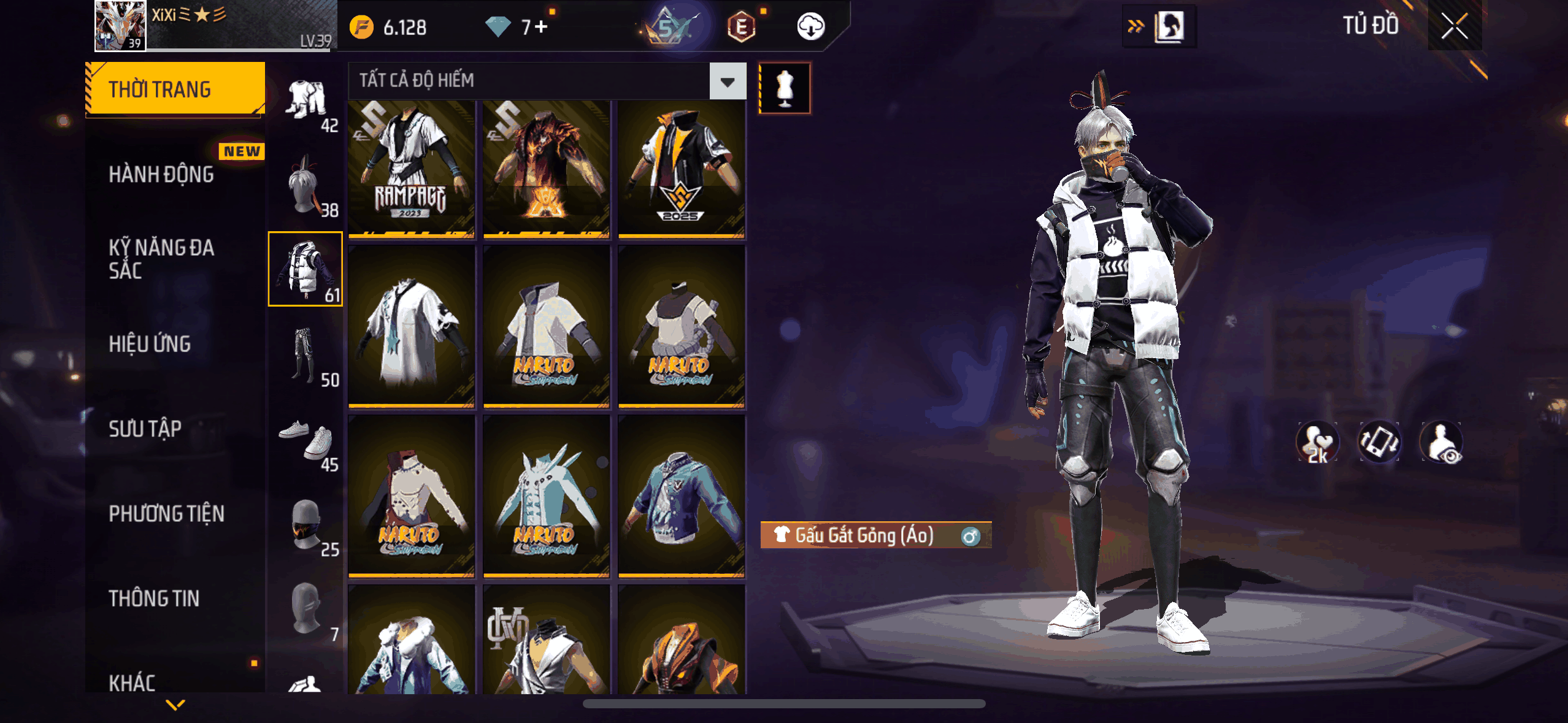Select the Rampage 2023 top
Image resolution: width=1568 pixels, height=723 pixels.
[x=411, y=169]
